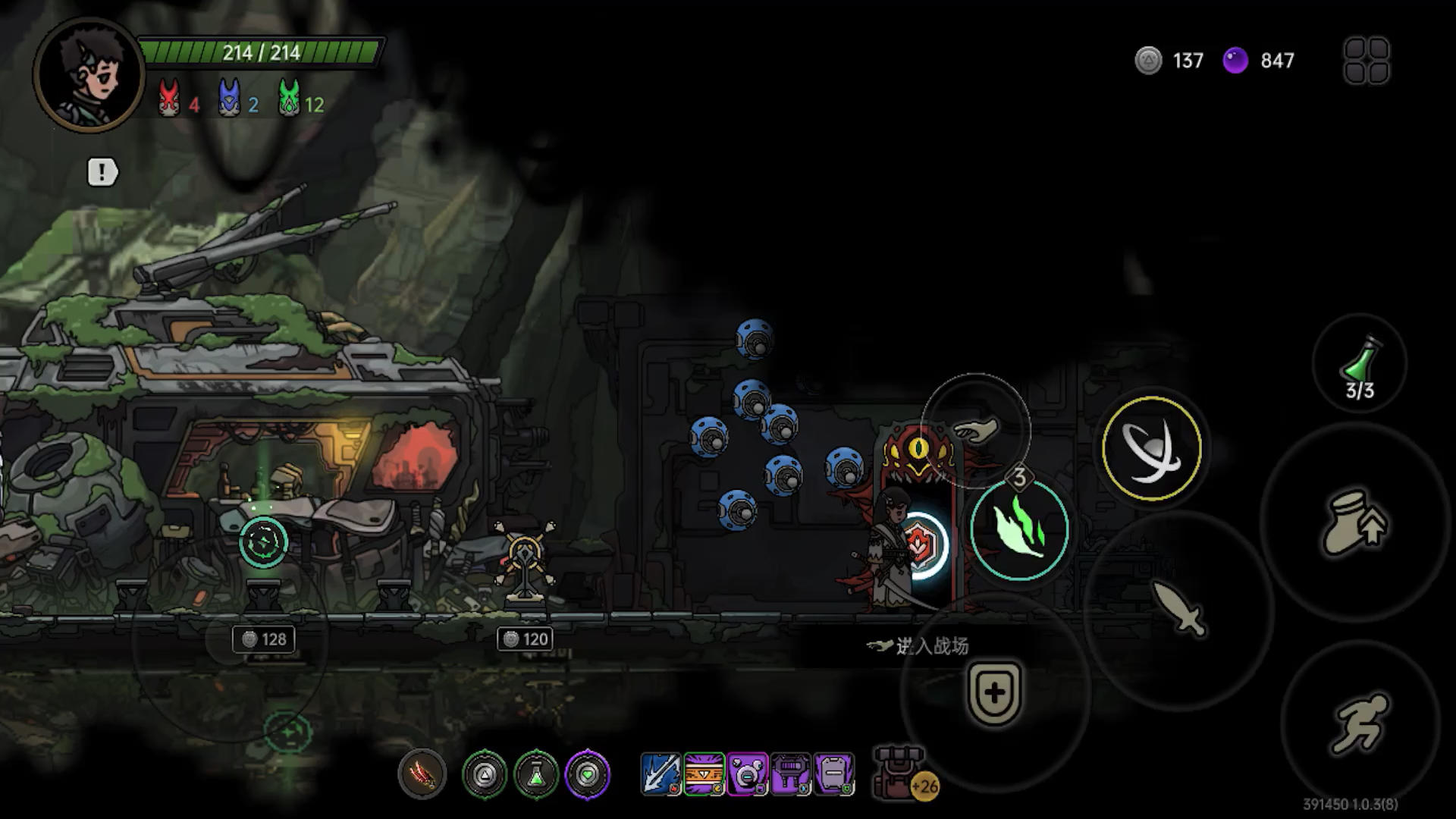
Task: Select the purple robot orb item
Action: click(747, 774)
